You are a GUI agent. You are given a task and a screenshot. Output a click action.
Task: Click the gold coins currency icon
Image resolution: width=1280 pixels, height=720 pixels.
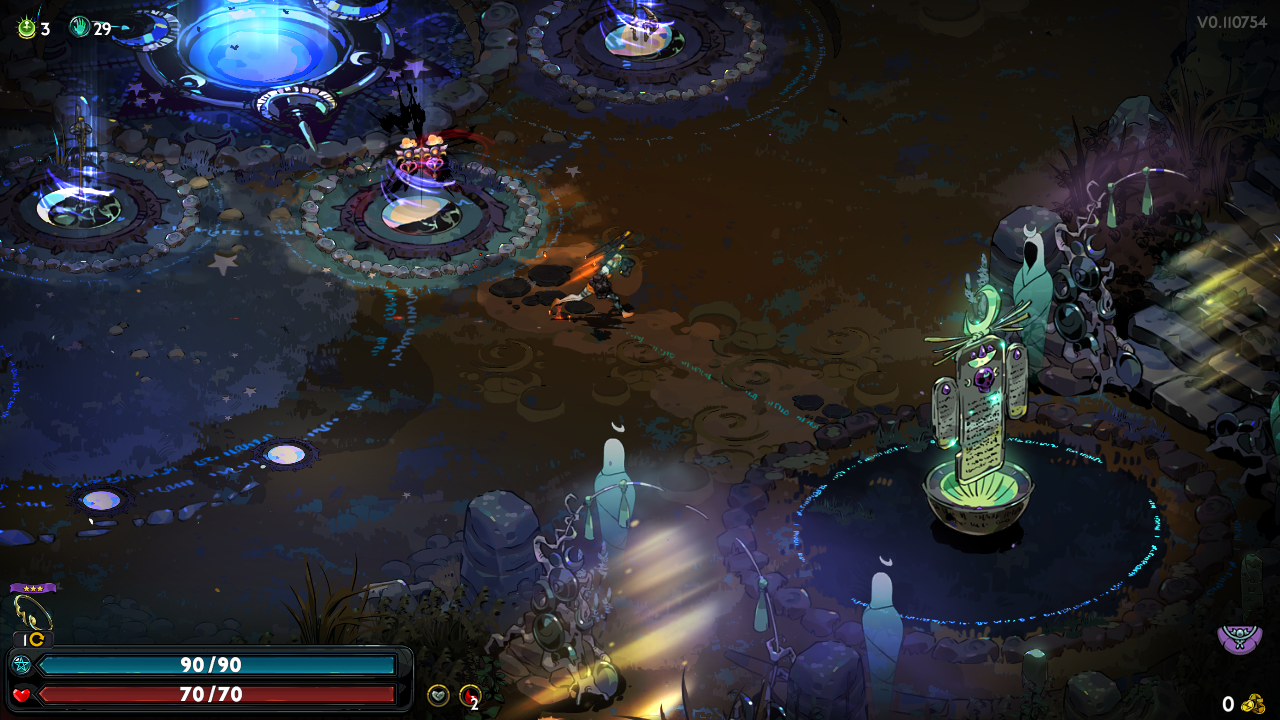point(1253,704)
